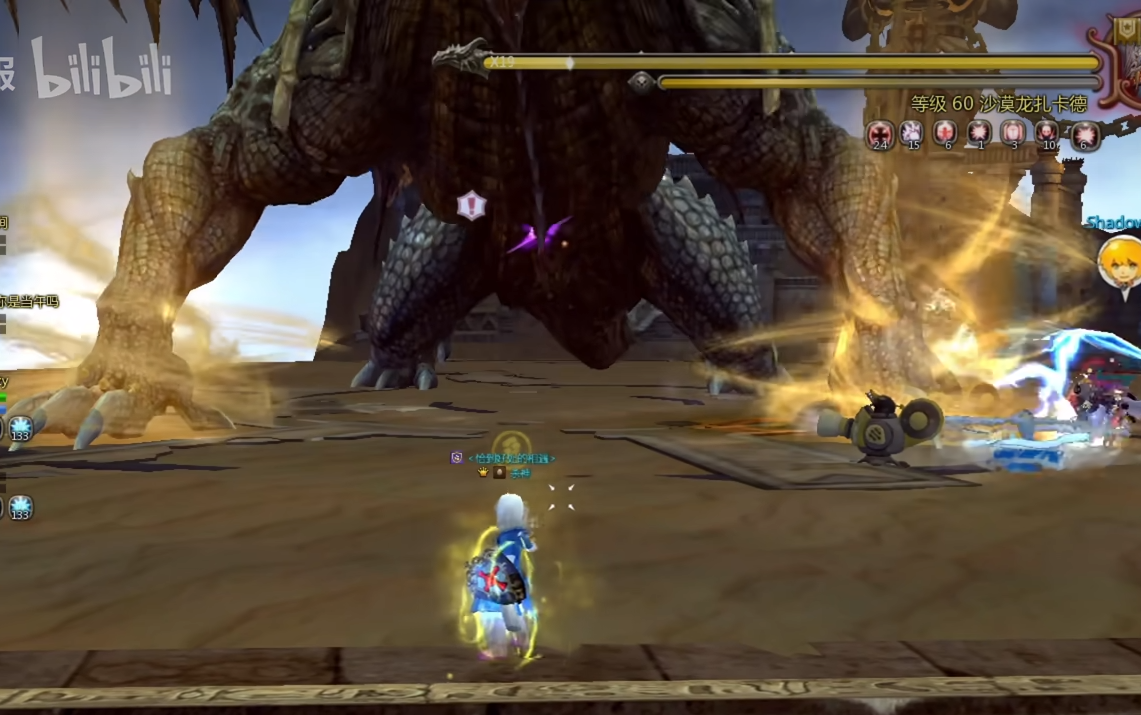Click the red cross debuff showing 24
The width and height of the screenshot is (1141, 715).
(x=880, y=133)
